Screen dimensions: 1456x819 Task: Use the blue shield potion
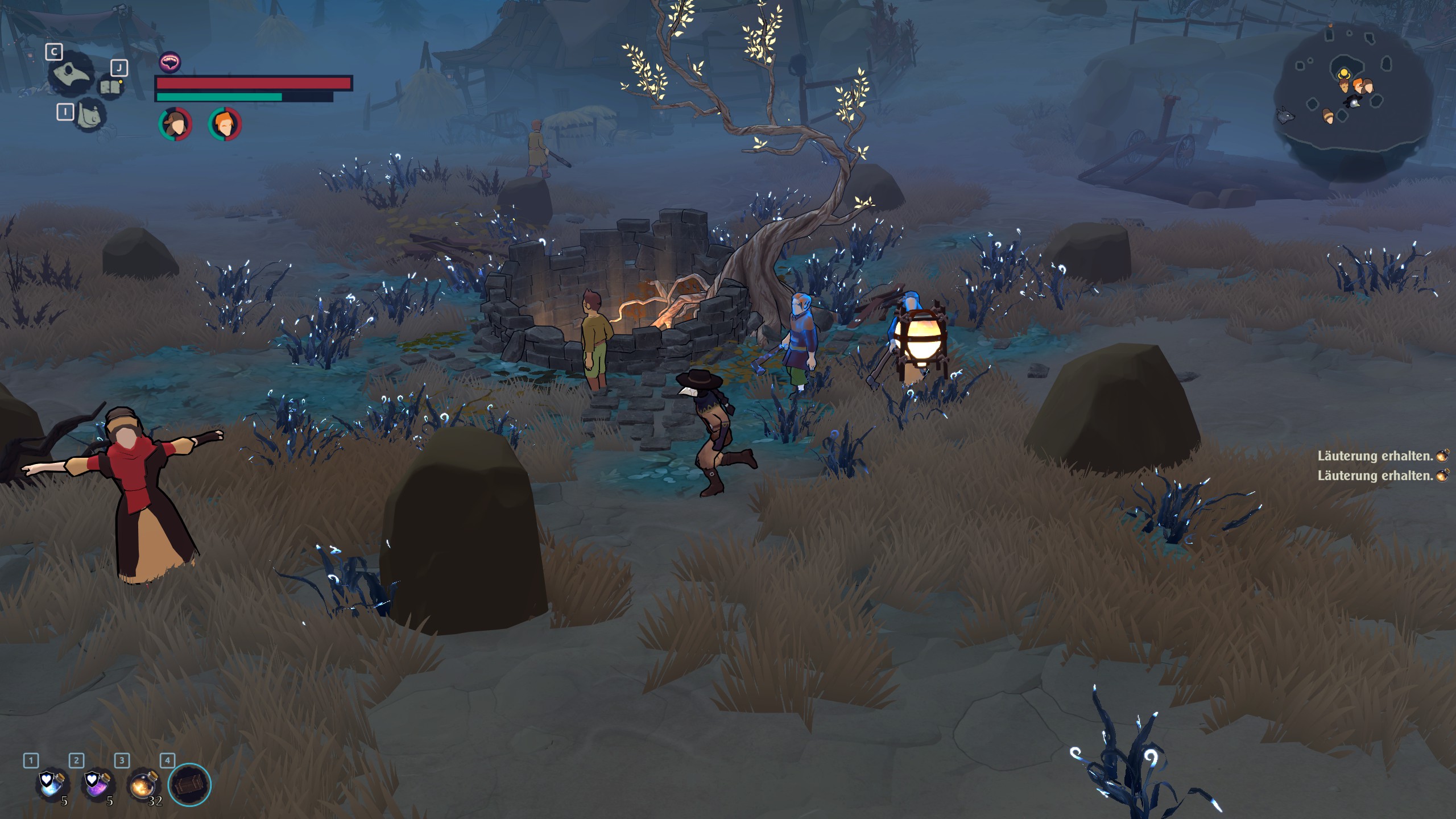(x=51, y=784)
